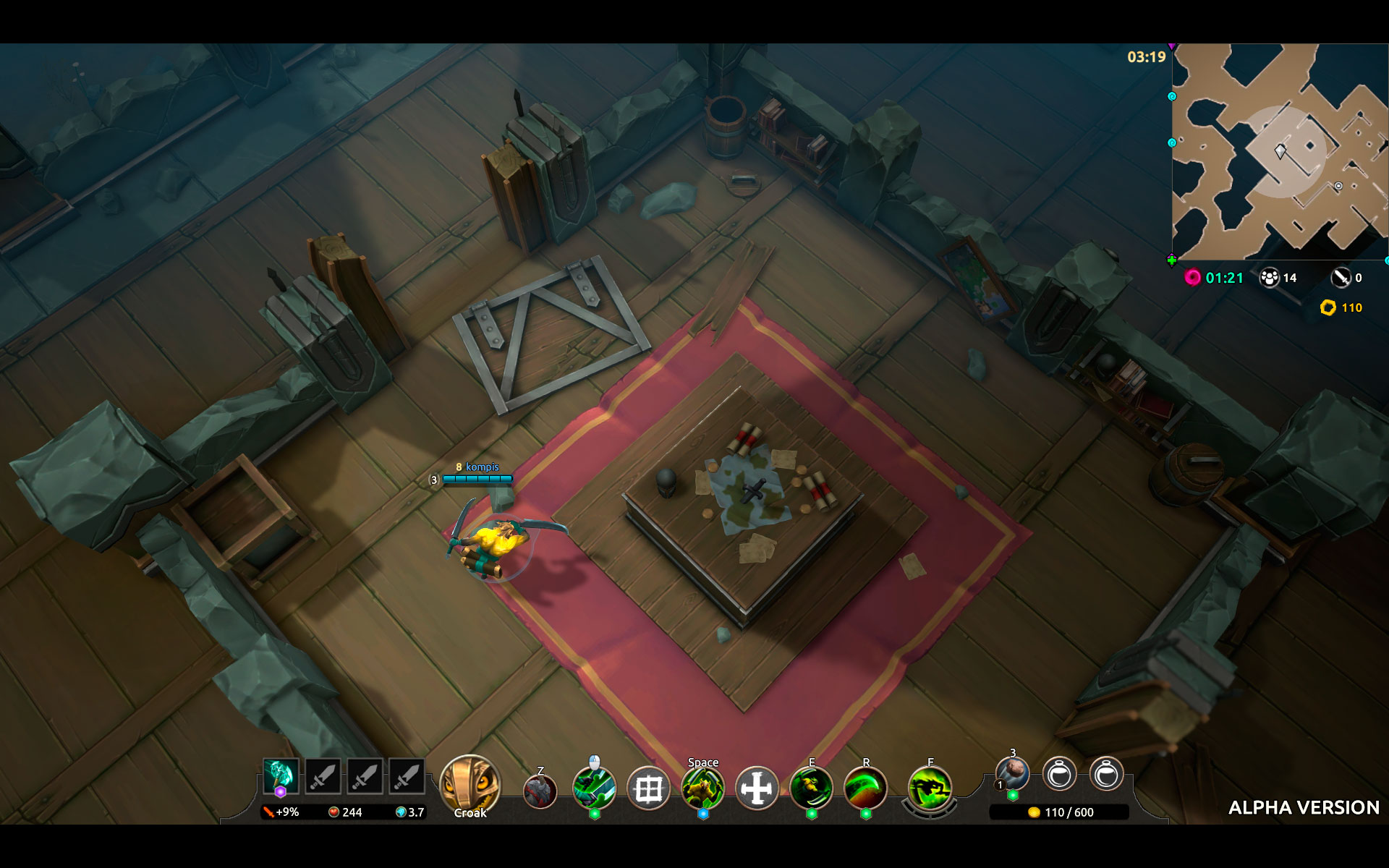
Task: Activate the grey wolf mount ability
Action: [540, 791]
